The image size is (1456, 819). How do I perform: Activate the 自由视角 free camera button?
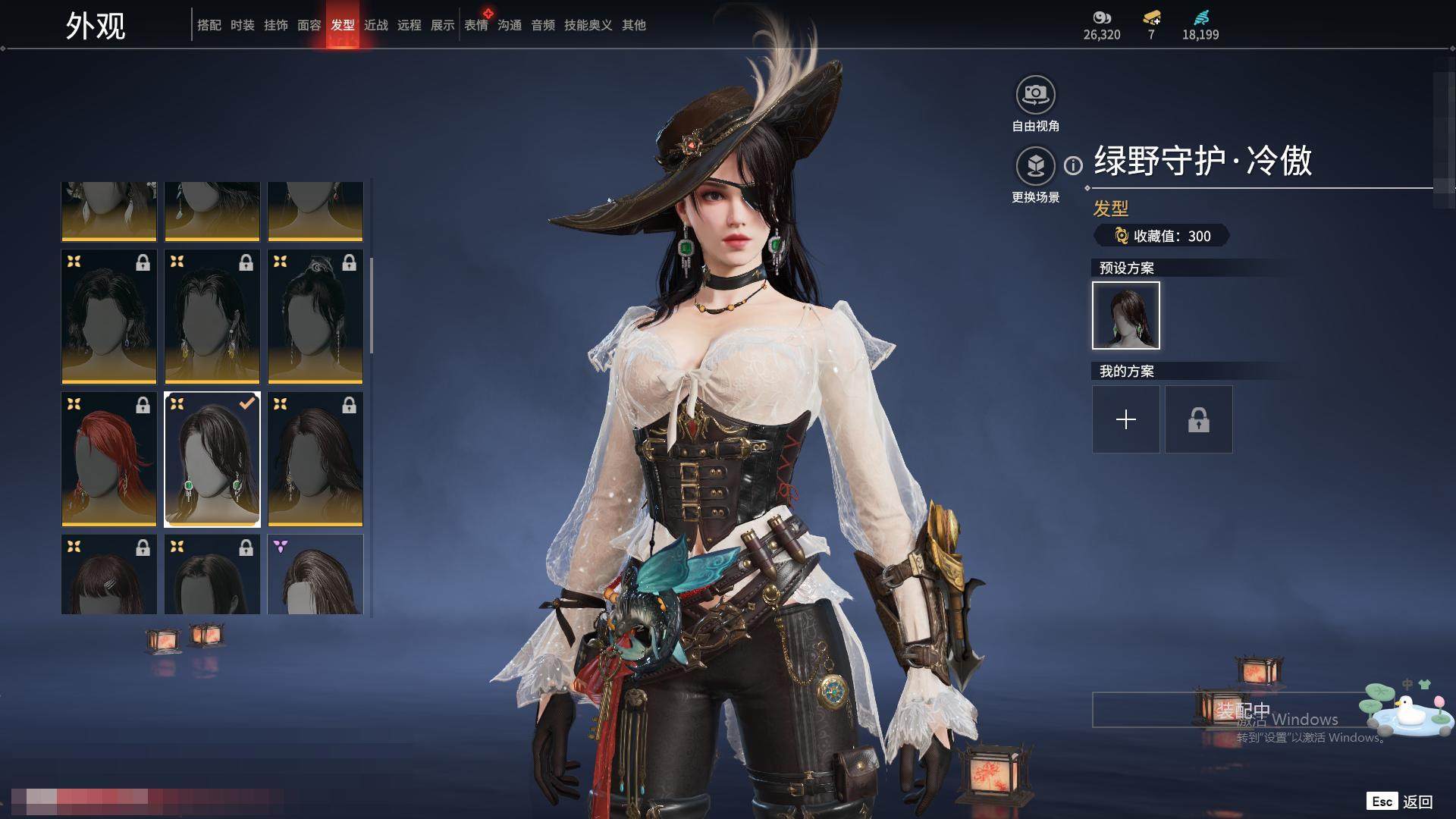1035,96
